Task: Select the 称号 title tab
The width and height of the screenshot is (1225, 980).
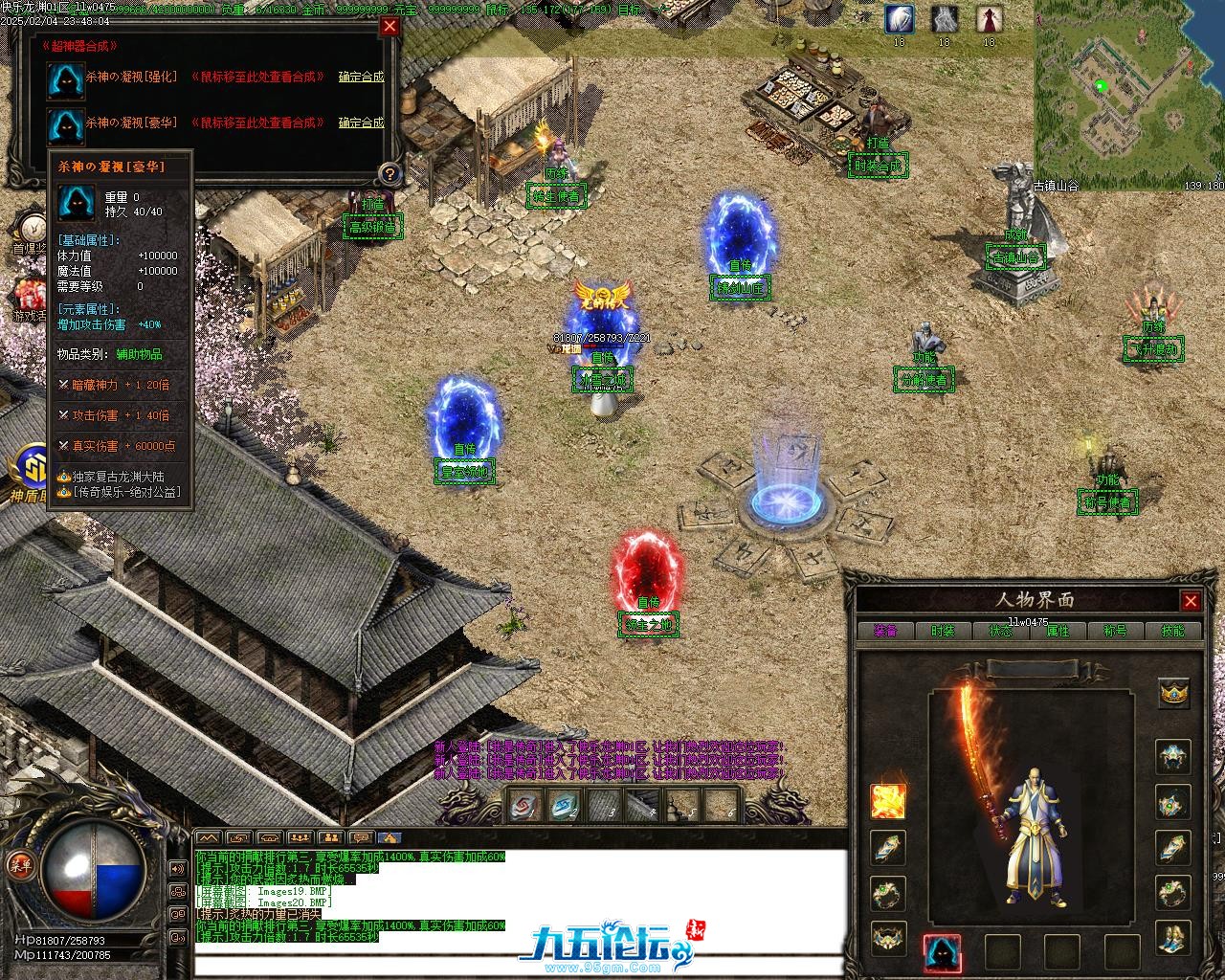Action: coord(1115,631)
